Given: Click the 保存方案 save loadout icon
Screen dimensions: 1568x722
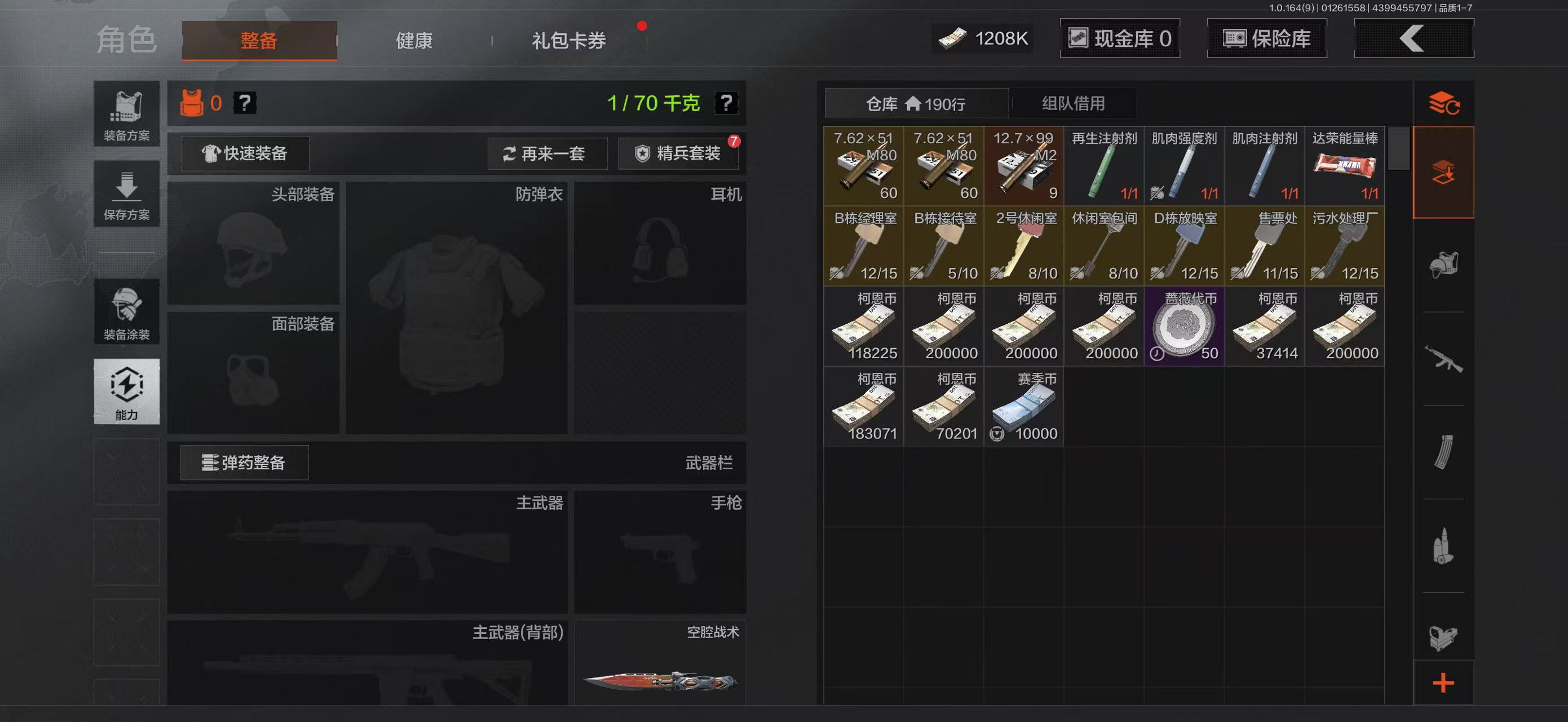Looking at the screenshot, I should click(x=127, y=193).
